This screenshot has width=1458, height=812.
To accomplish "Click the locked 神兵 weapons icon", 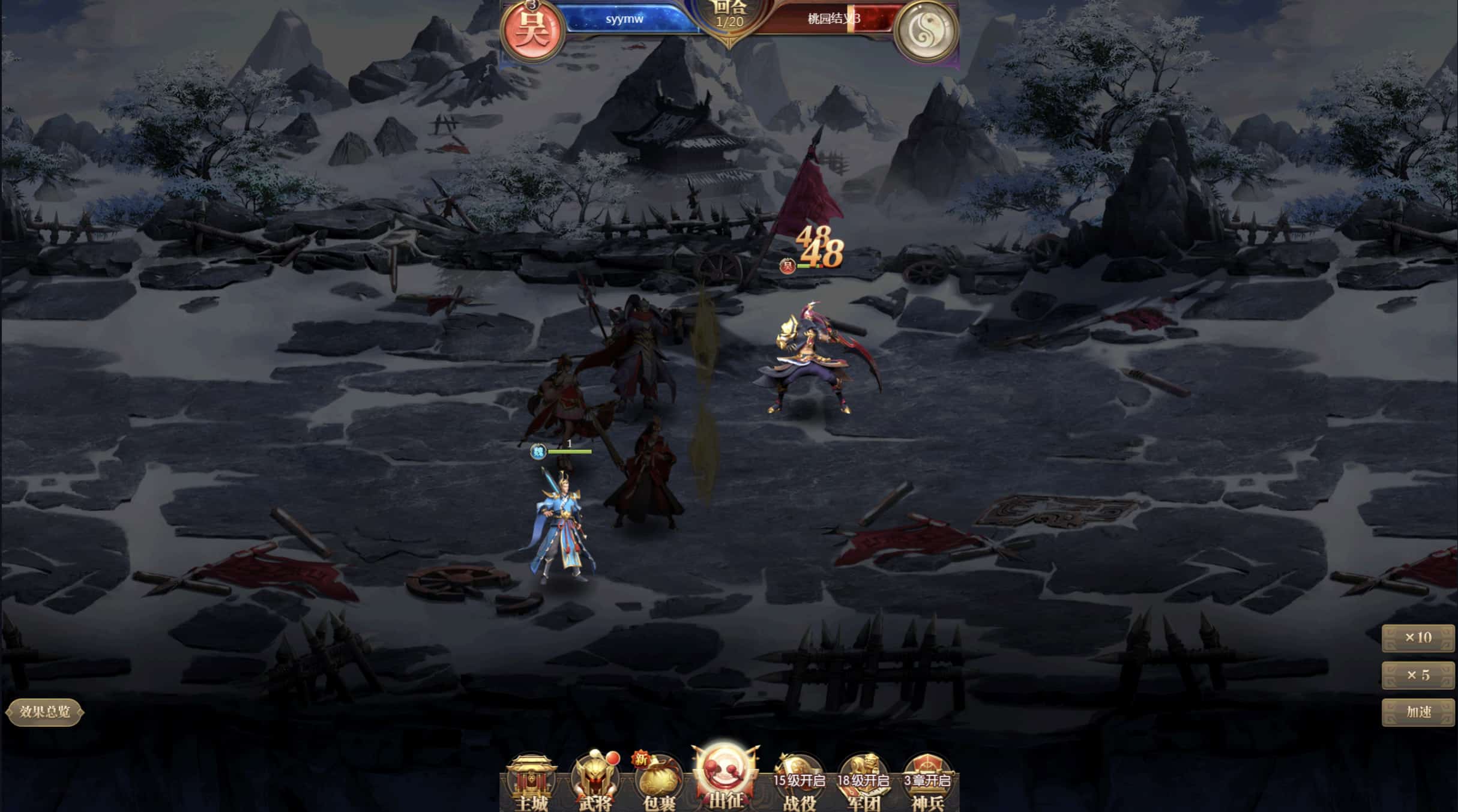I will 927,783.
